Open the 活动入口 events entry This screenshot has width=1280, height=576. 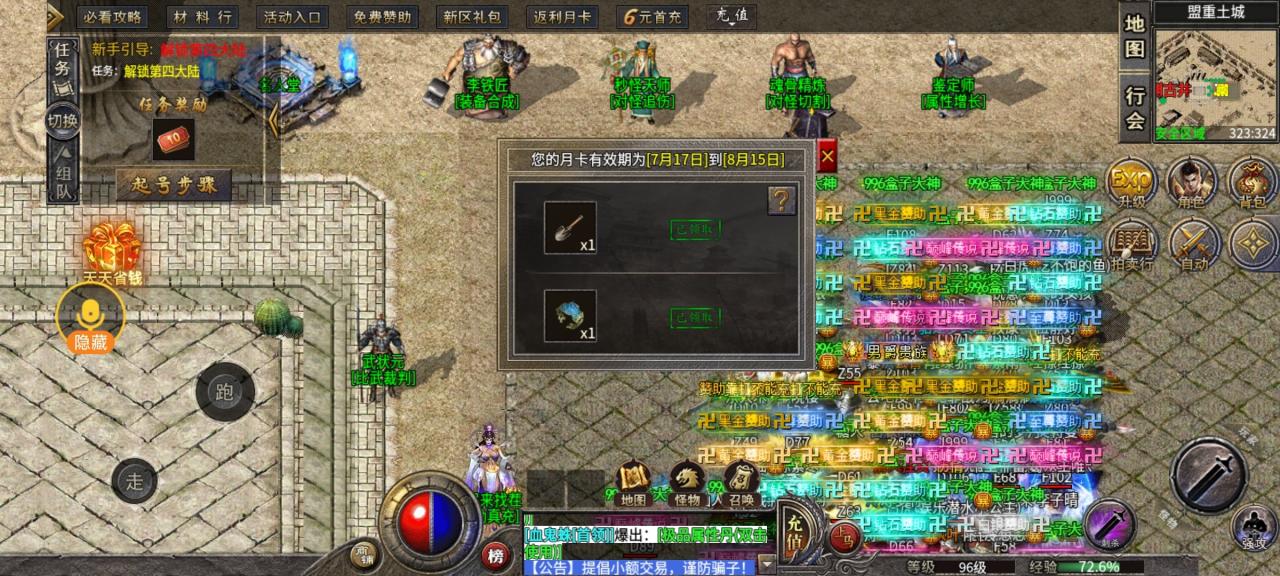coord(293,17)
